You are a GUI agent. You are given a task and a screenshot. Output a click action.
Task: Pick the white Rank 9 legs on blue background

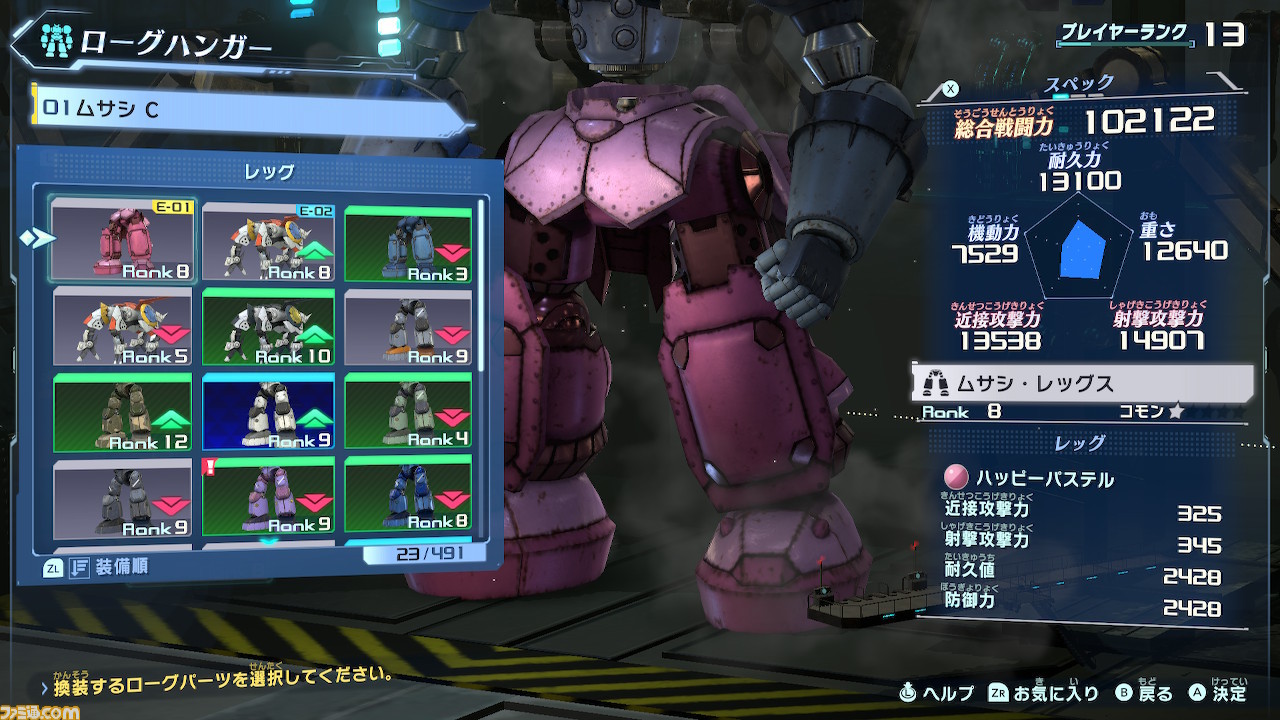click(268, 413)
